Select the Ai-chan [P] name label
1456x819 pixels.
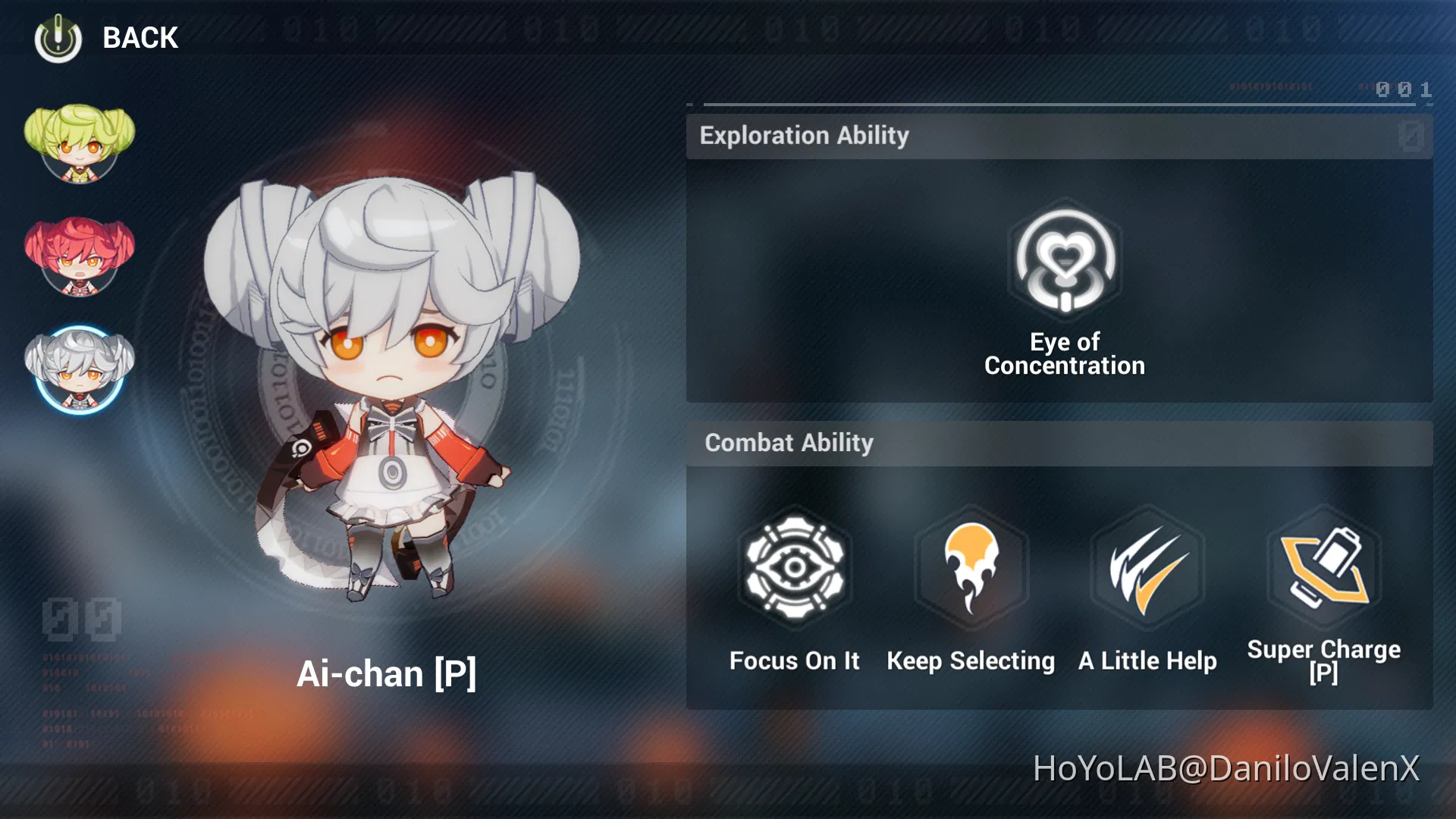pyautogui.click(x=388, y=673)
